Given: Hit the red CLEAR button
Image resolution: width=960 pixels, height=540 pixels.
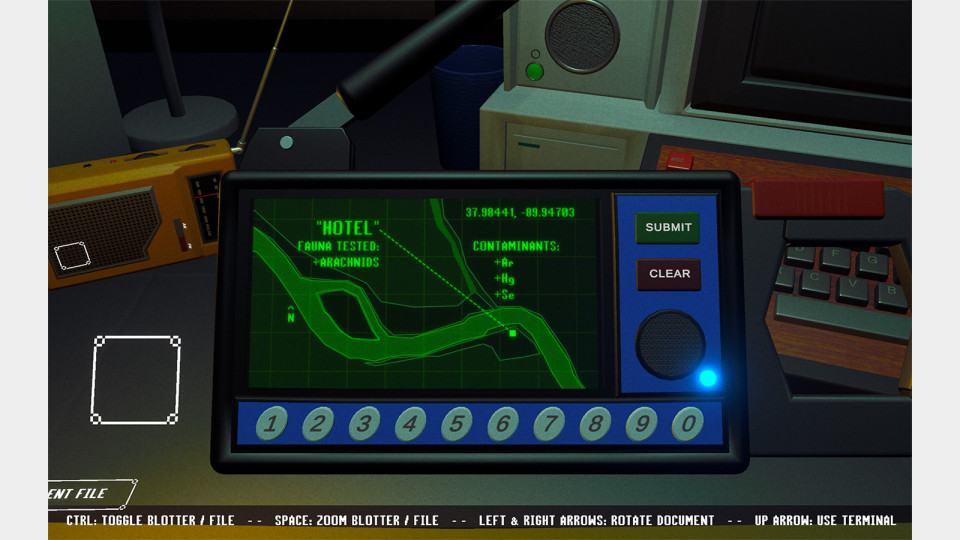Looking at the screenshot, I should 669,274.
